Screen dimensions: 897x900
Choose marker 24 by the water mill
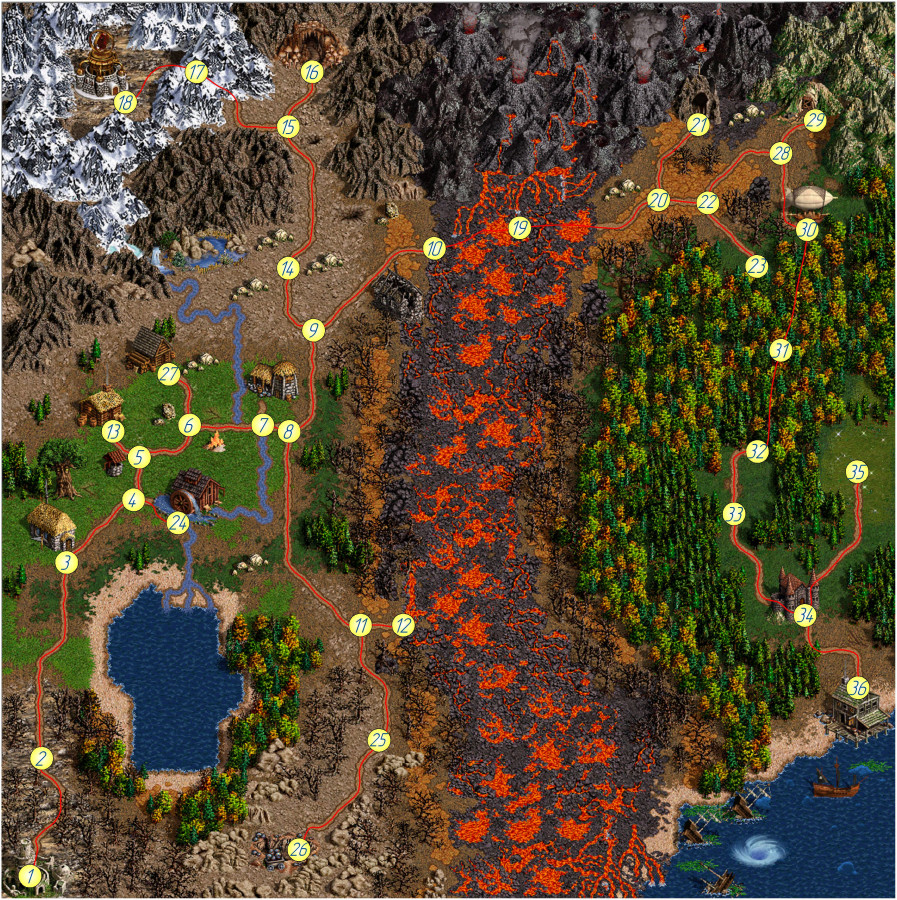(178, 522)
